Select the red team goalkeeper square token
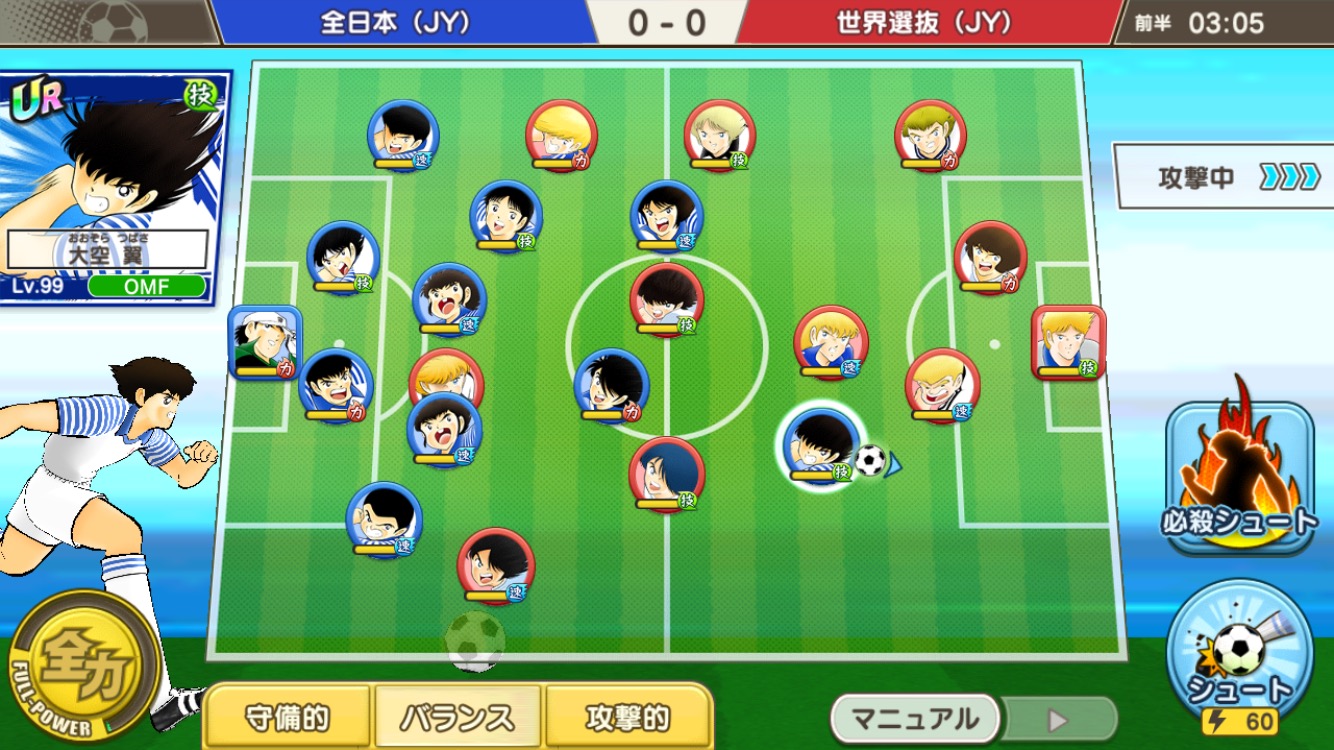The image size is (1334, 750). coord(1068,343)
